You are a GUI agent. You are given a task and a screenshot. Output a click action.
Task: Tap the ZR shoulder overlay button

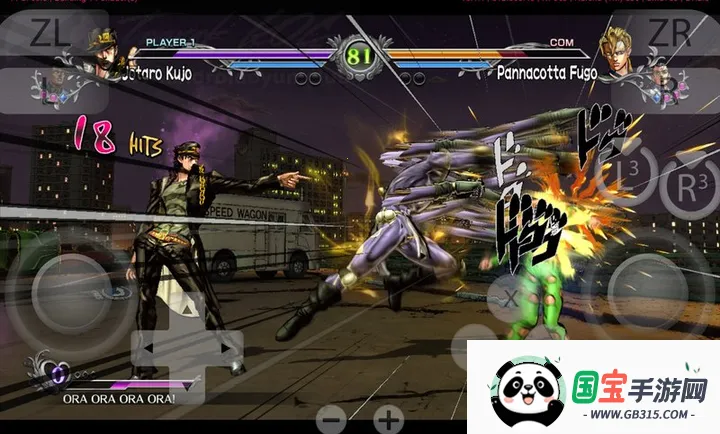[x=668, y=33]
